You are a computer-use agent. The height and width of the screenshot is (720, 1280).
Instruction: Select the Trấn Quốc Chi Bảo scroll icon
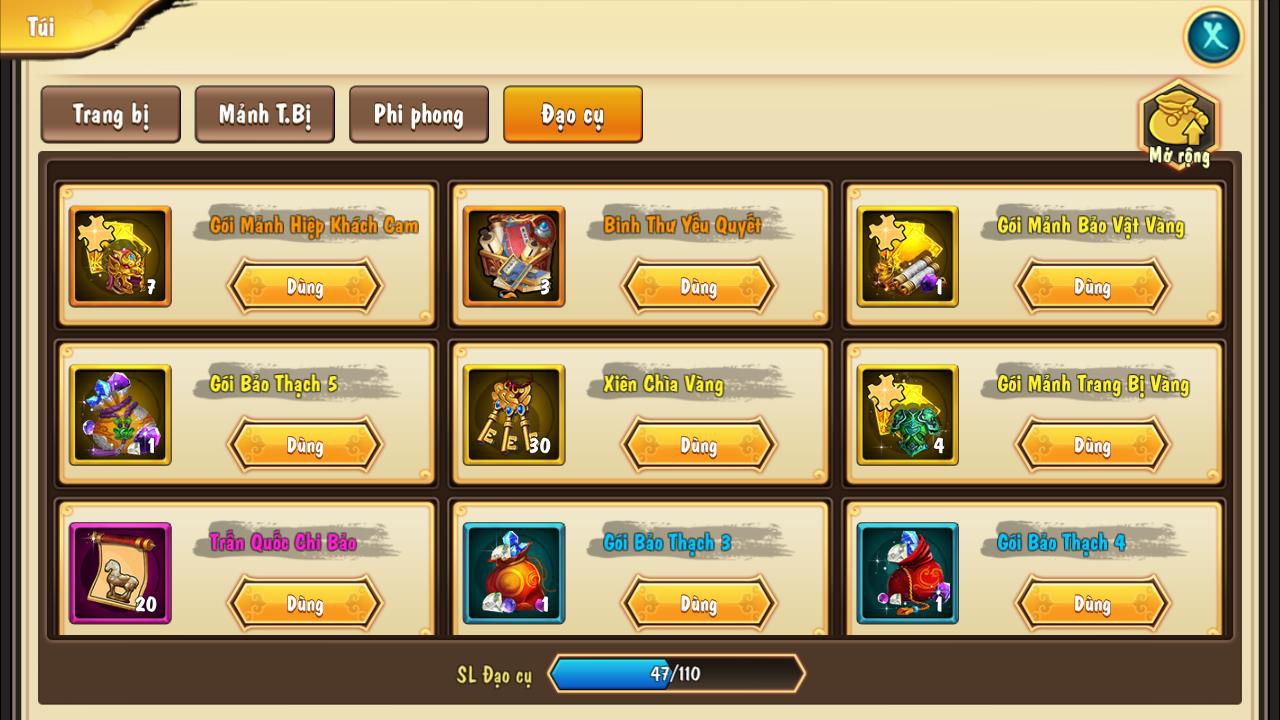(119, 573)
